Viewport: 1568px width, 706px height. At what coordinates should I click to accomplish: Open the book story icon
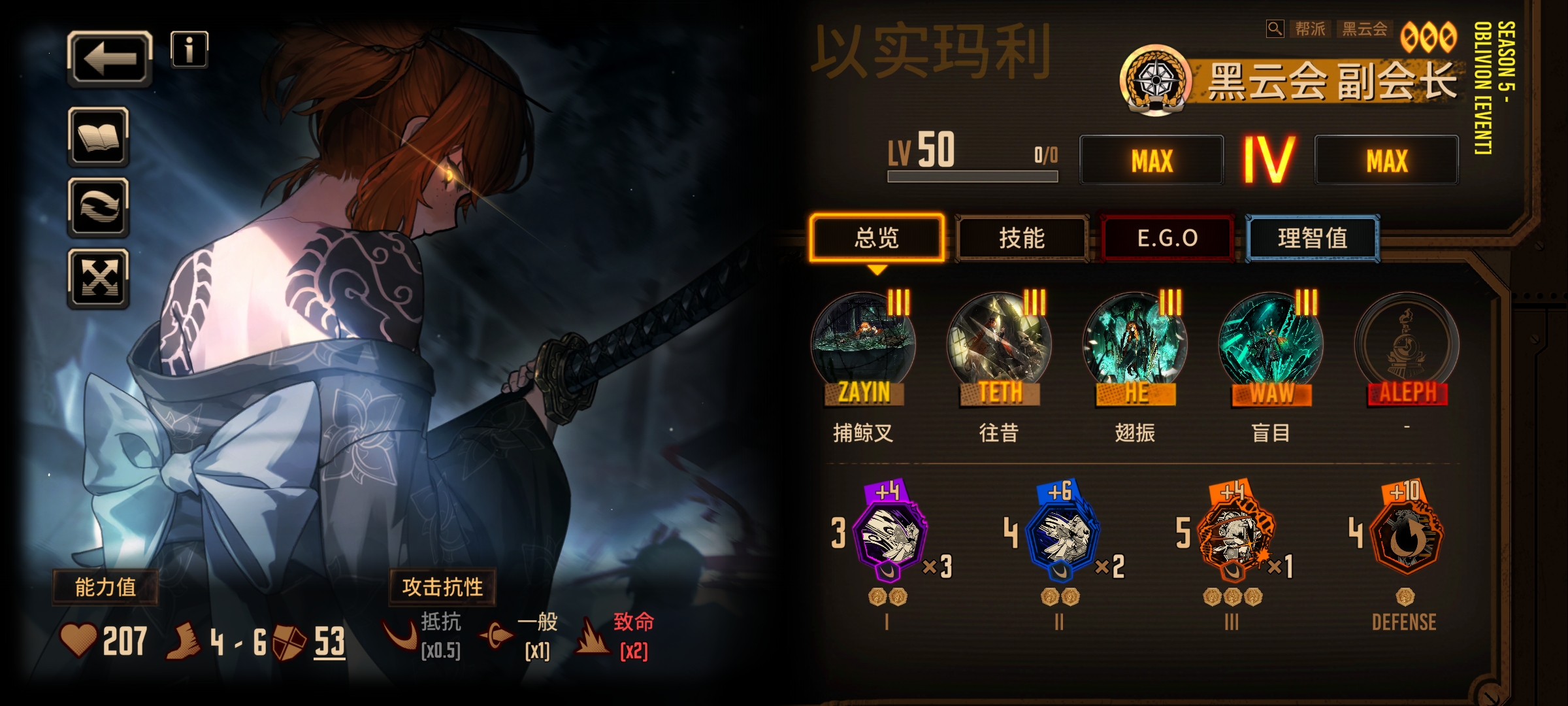click(99, 137)
